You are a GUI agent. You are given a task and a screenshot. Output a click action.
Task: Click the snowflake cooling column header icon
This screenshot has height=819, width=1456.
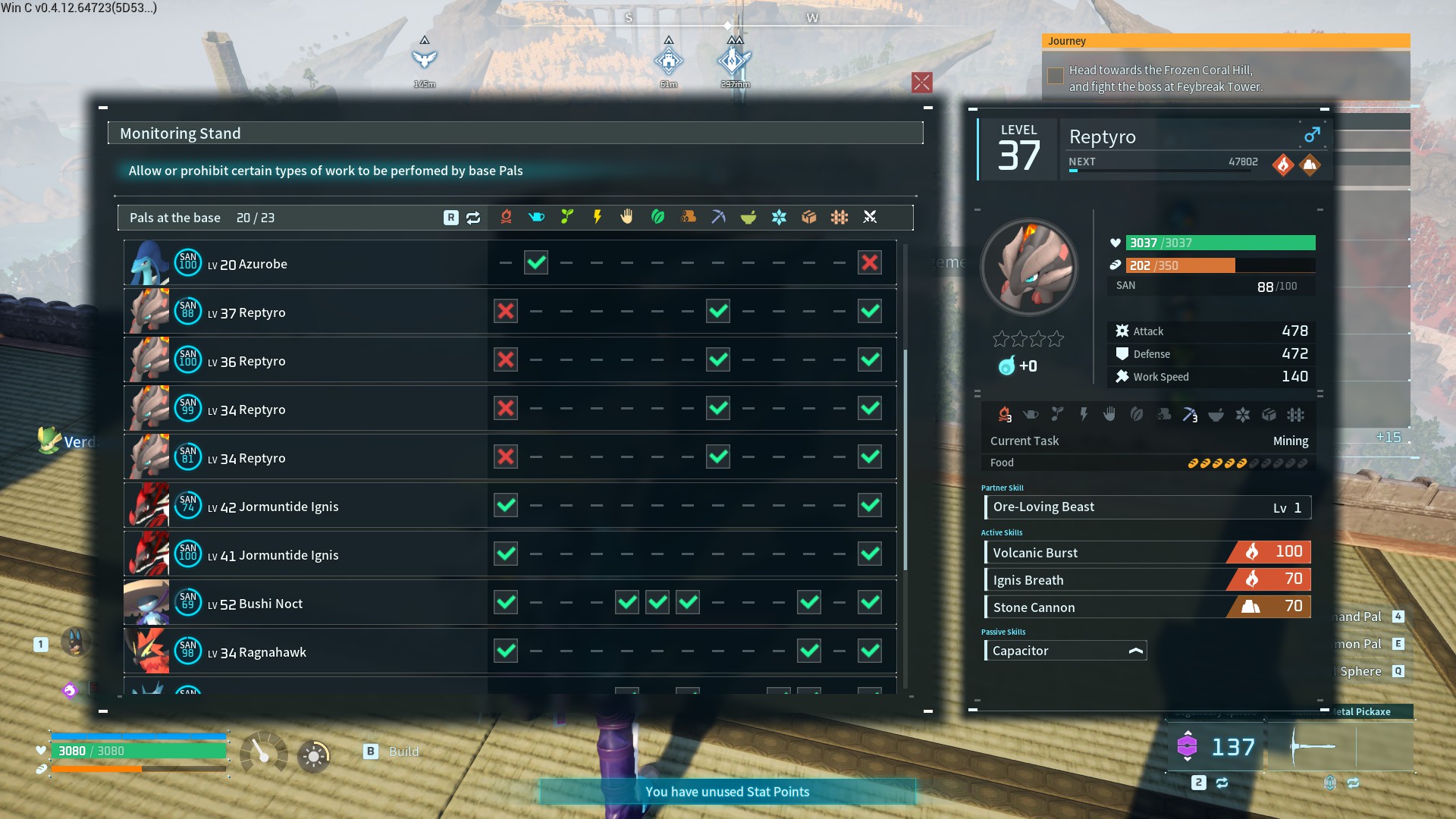[779, 218]
